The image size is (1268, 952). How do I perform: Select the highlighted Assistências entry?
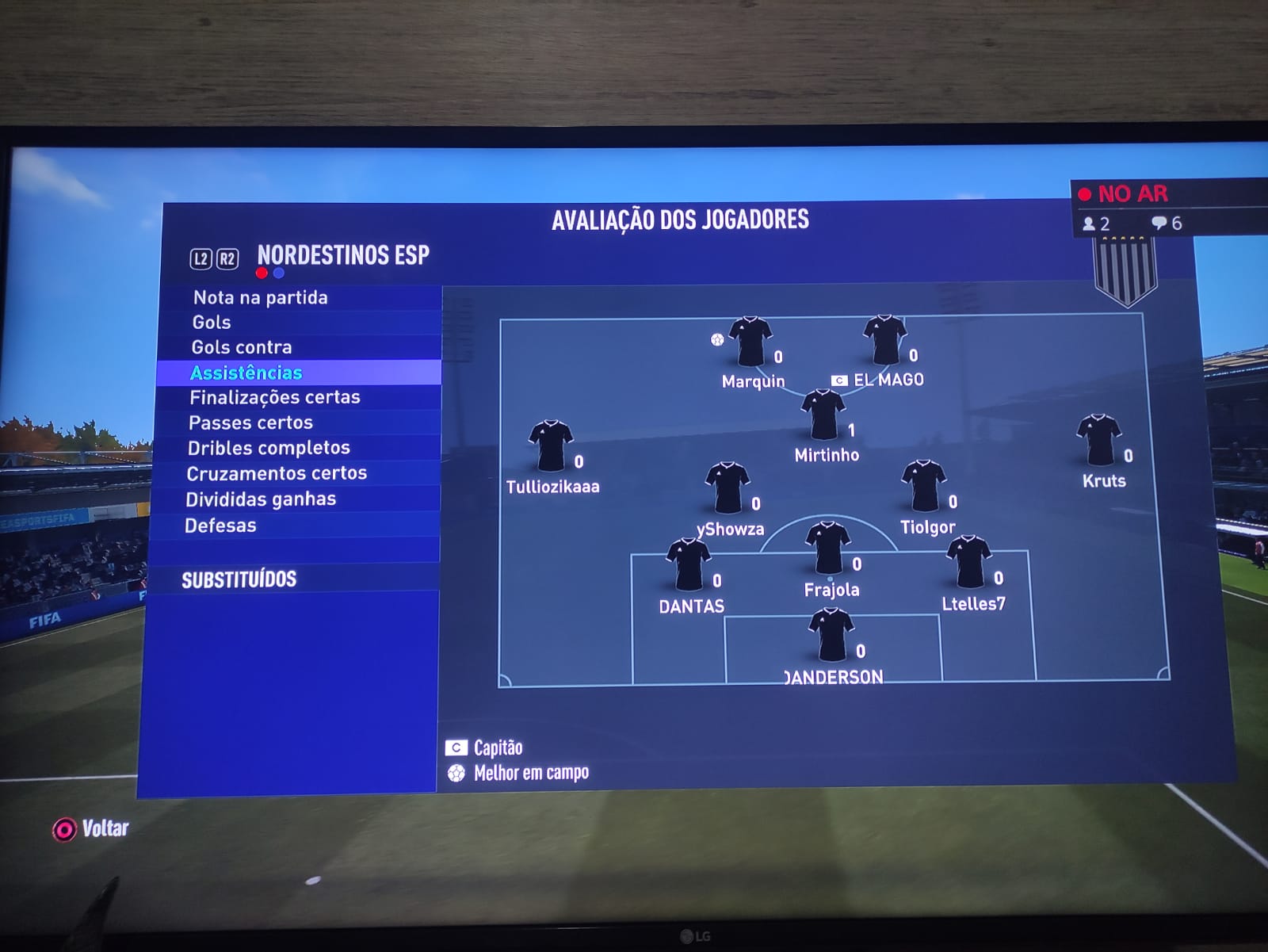(246, 373)
